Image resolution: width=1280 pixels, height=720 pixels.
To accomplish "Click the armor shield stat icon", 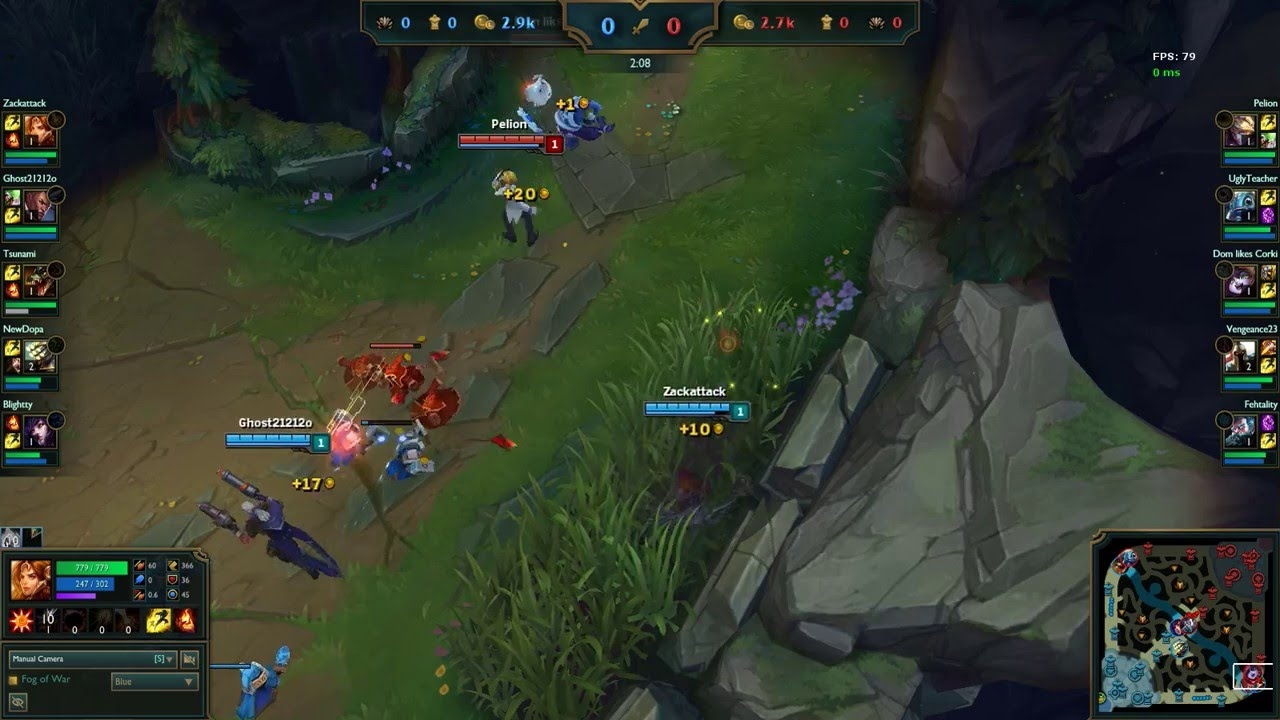I will coord(172,580).
